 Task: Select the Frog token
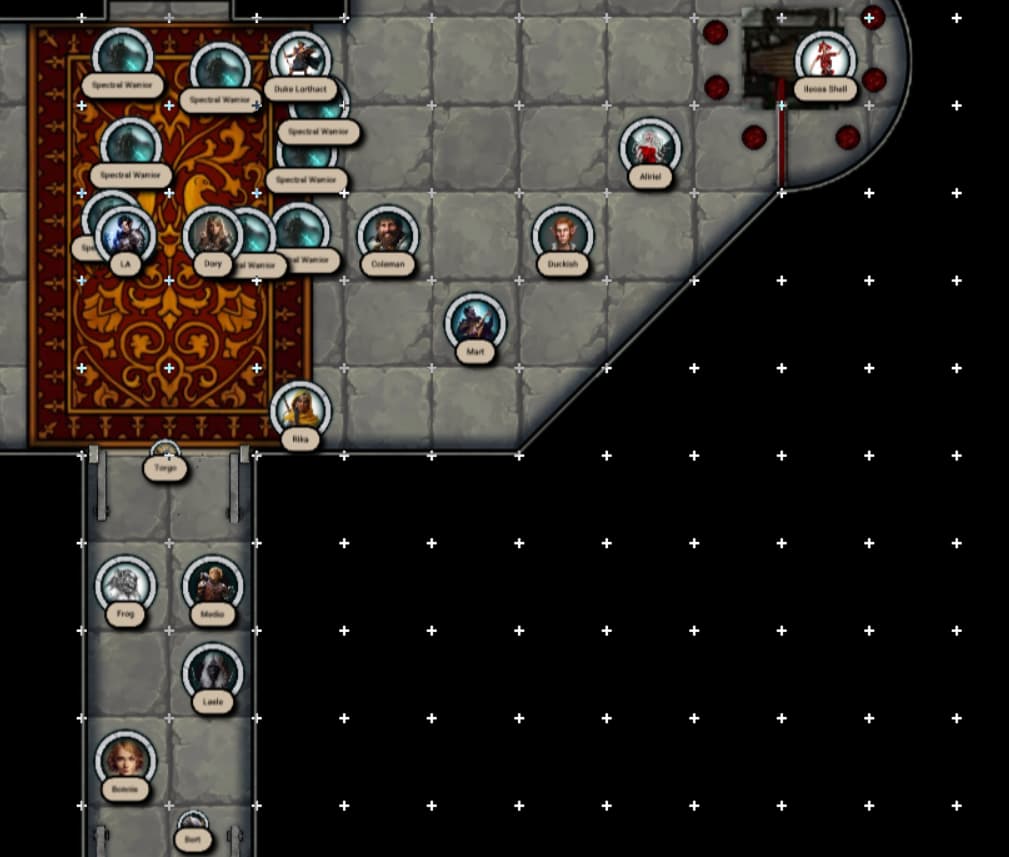(126, 584)
